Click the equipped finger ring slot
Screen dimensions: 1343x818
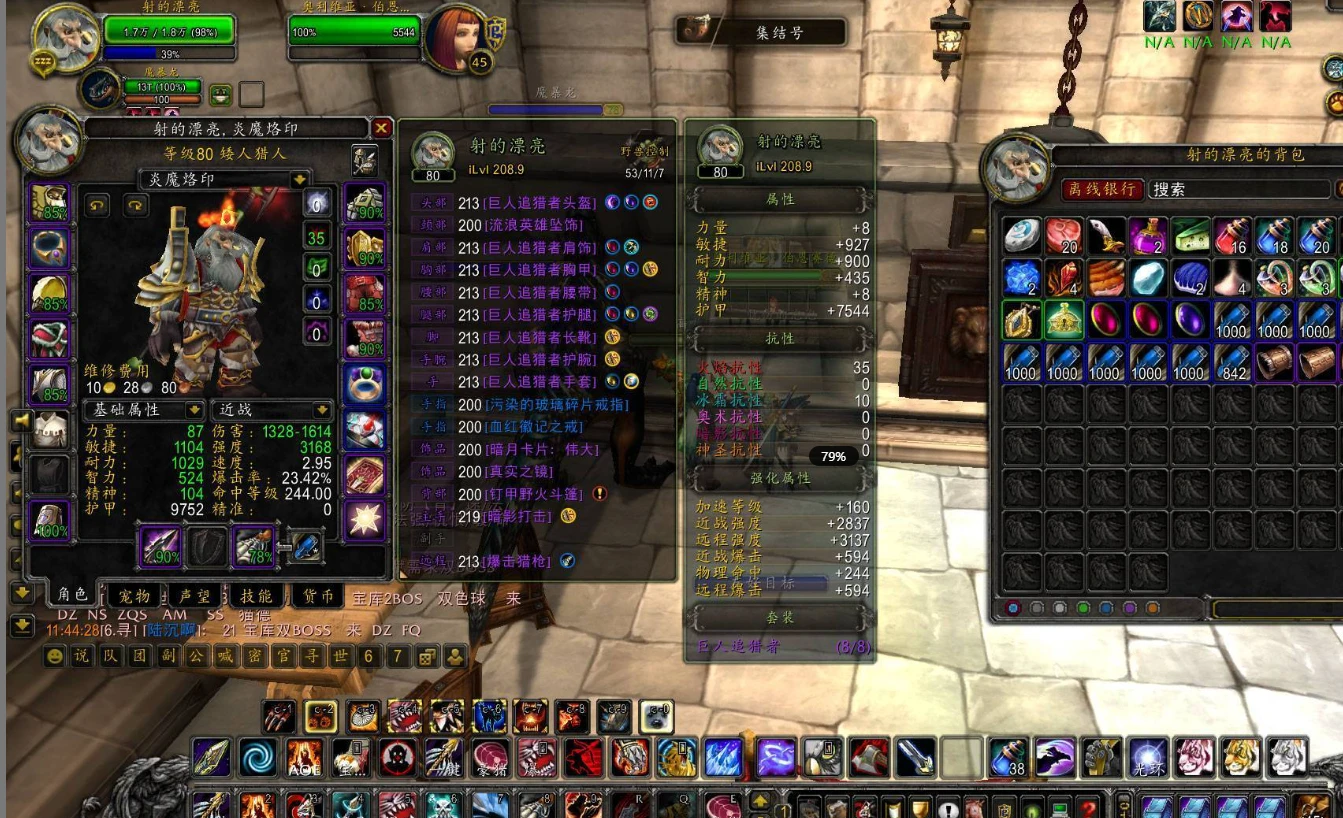(x=365, y=384)
